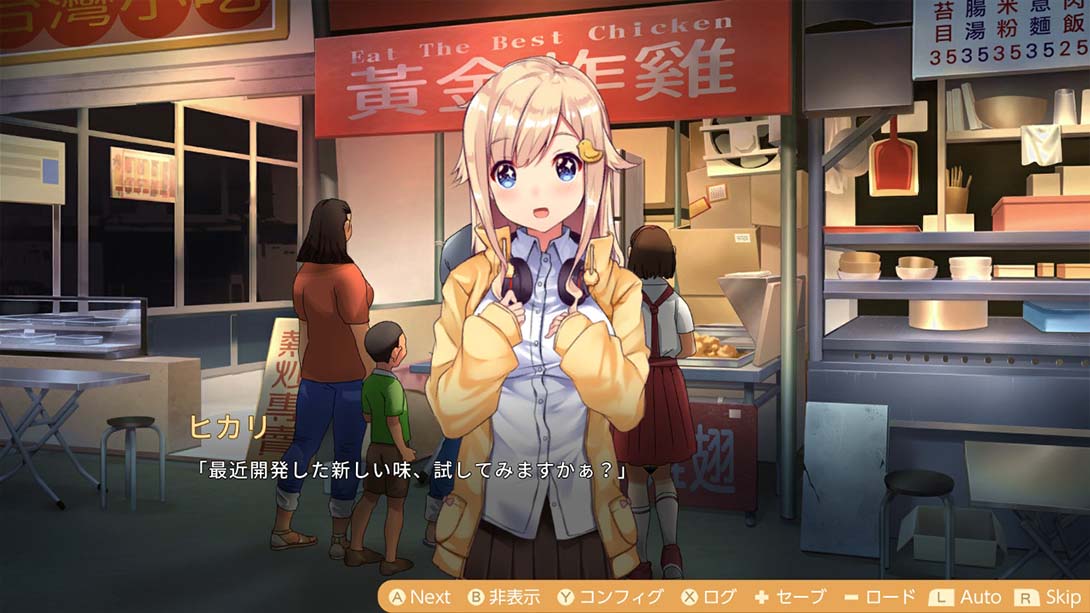The image size is (1090, 613).
Task: Show the ログ dialogue history
Action: tap(709, 597)
